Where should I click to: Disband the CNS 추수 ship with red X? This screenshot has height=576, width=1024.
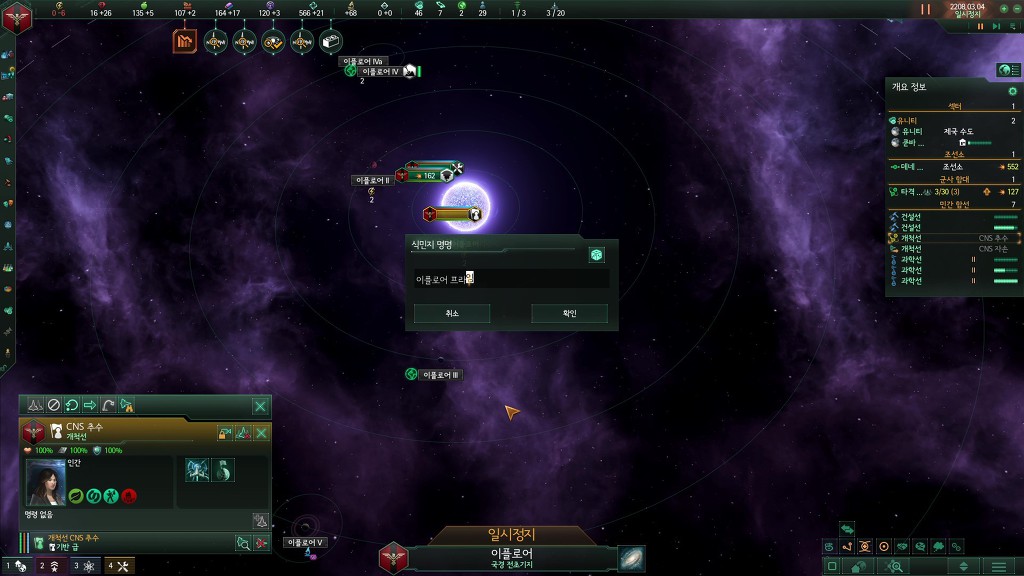[261, 433]
